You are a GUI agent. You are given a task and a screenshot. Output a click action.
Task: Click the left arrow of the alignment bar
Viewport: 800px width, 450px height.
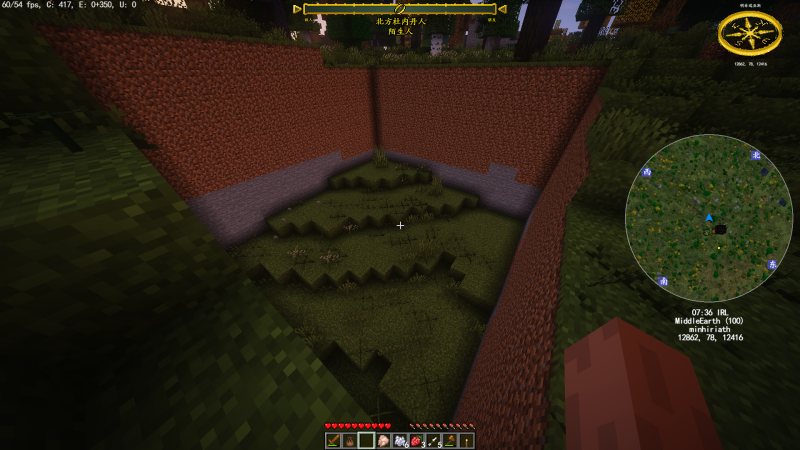[297, 9]
